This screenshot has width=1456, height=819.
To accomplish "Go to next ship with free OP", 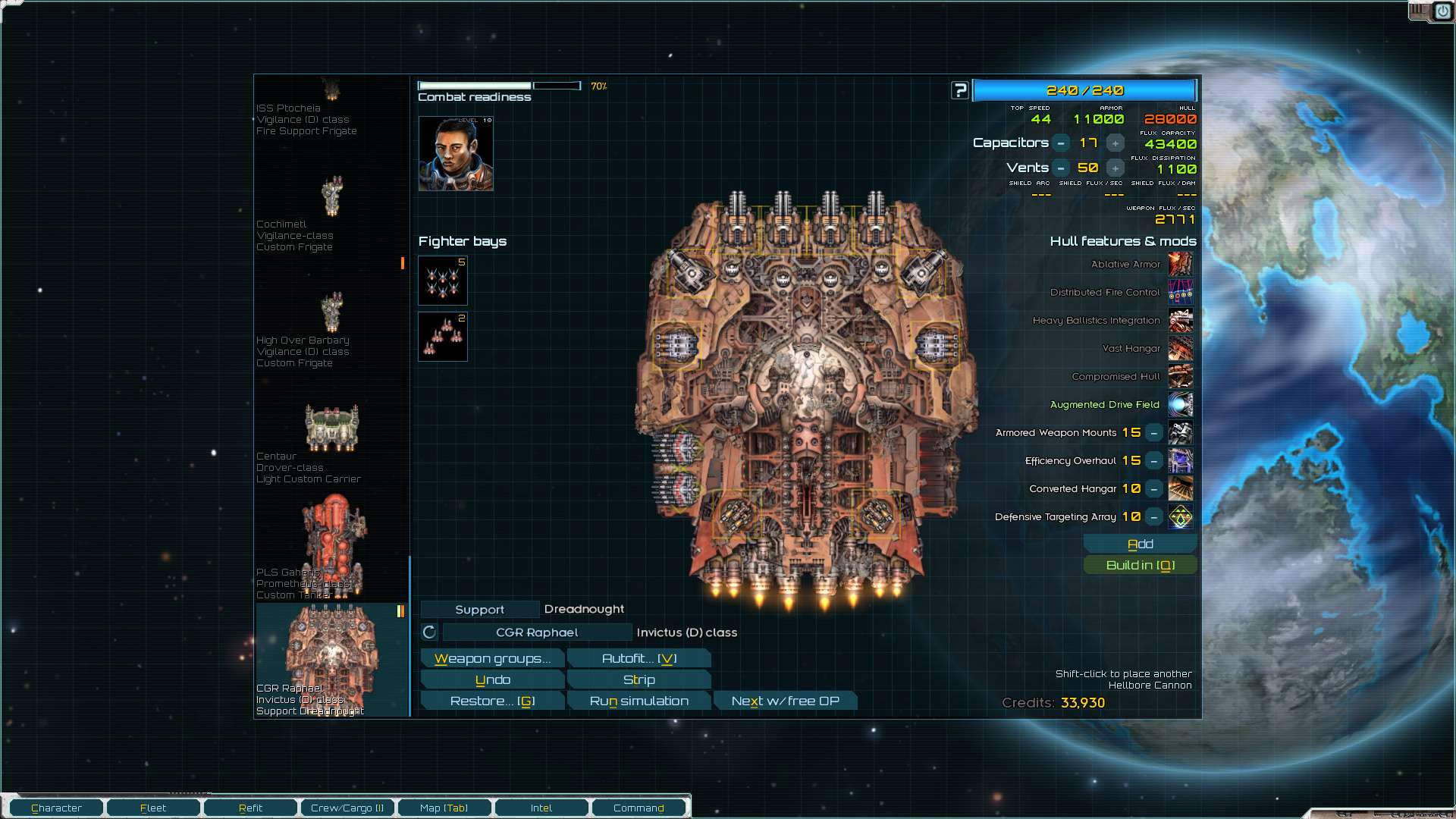I will 785,701.
